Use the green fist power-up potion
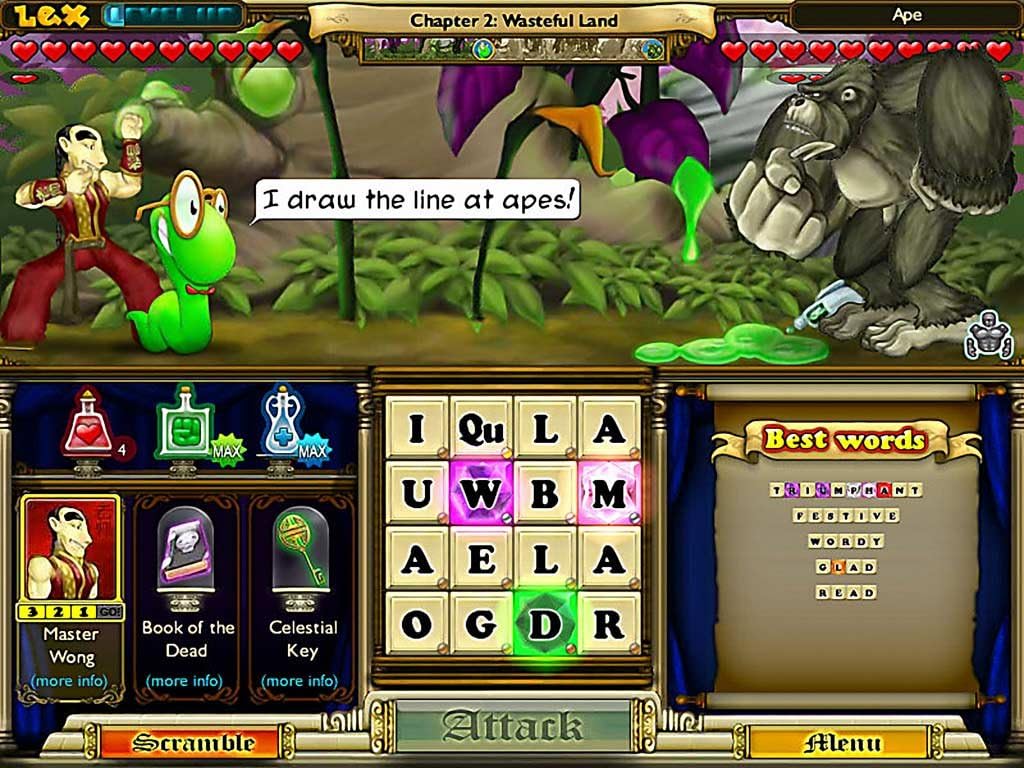This screenshot has height=768, width=1024. pos(182,427)
